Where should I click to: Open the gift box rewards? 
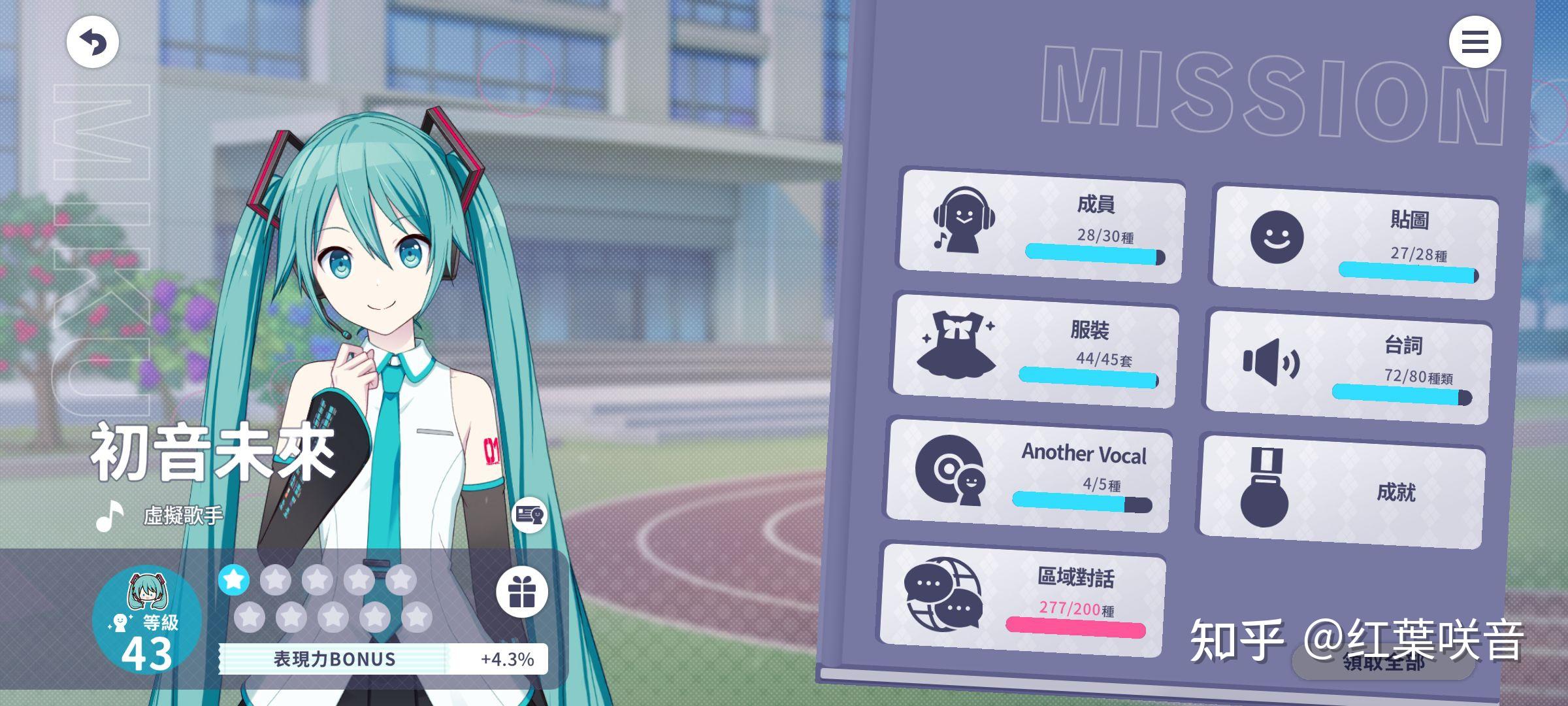point(521,592)
